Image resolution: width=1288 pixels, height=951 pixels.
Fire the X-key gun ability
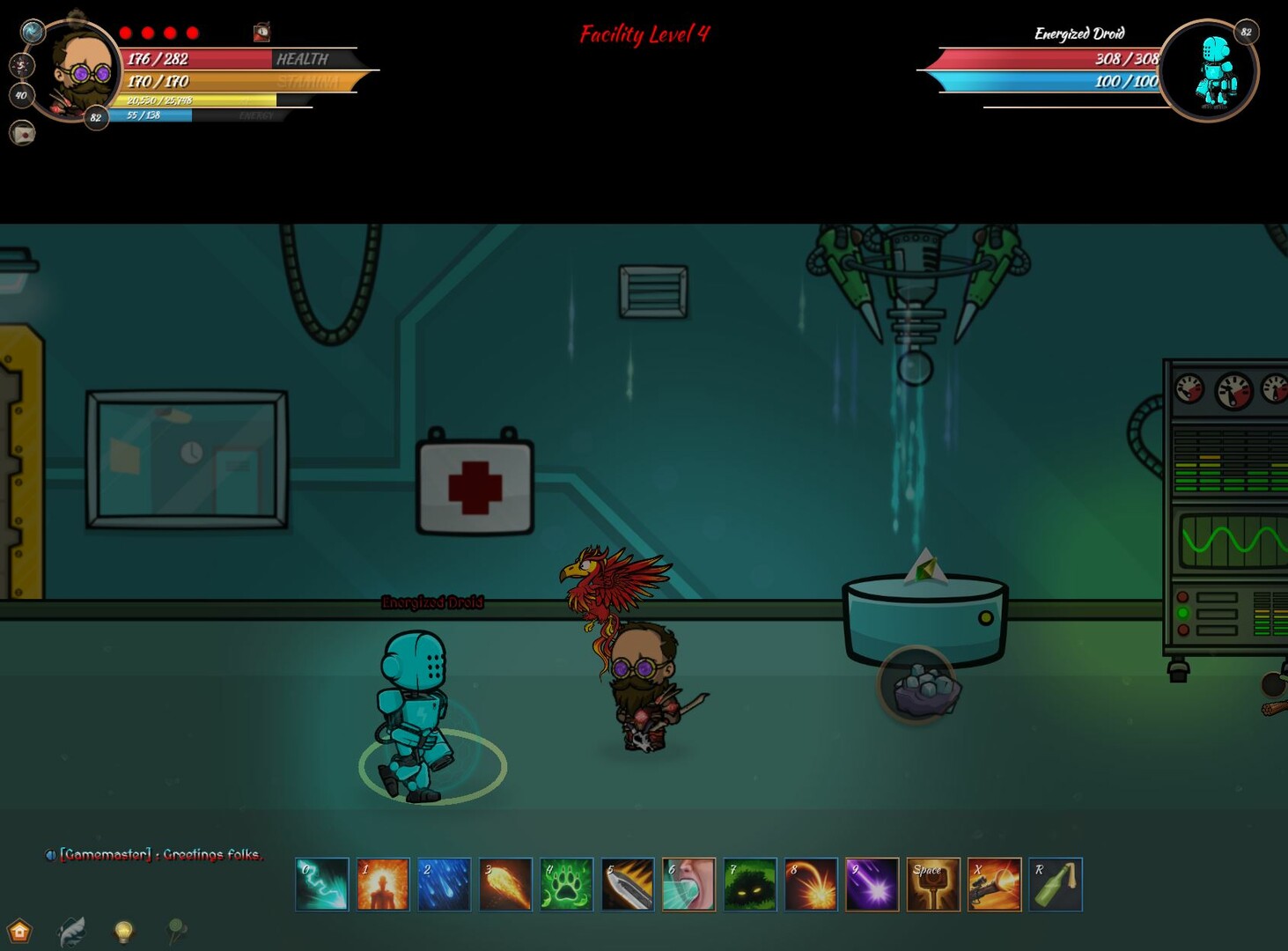[996, 885]
